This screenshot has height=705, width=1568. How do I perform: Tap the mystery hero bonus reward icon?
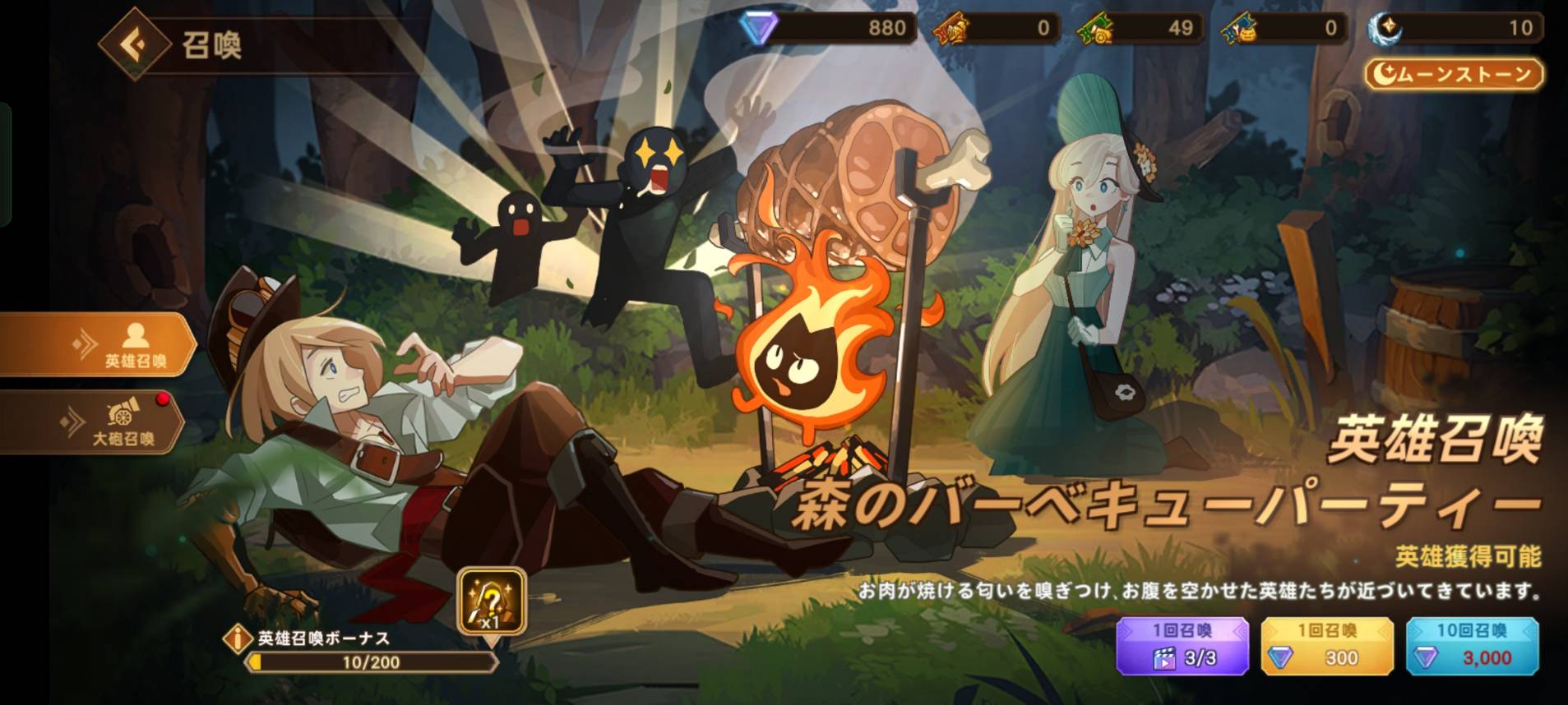click(x=492, y=602)
